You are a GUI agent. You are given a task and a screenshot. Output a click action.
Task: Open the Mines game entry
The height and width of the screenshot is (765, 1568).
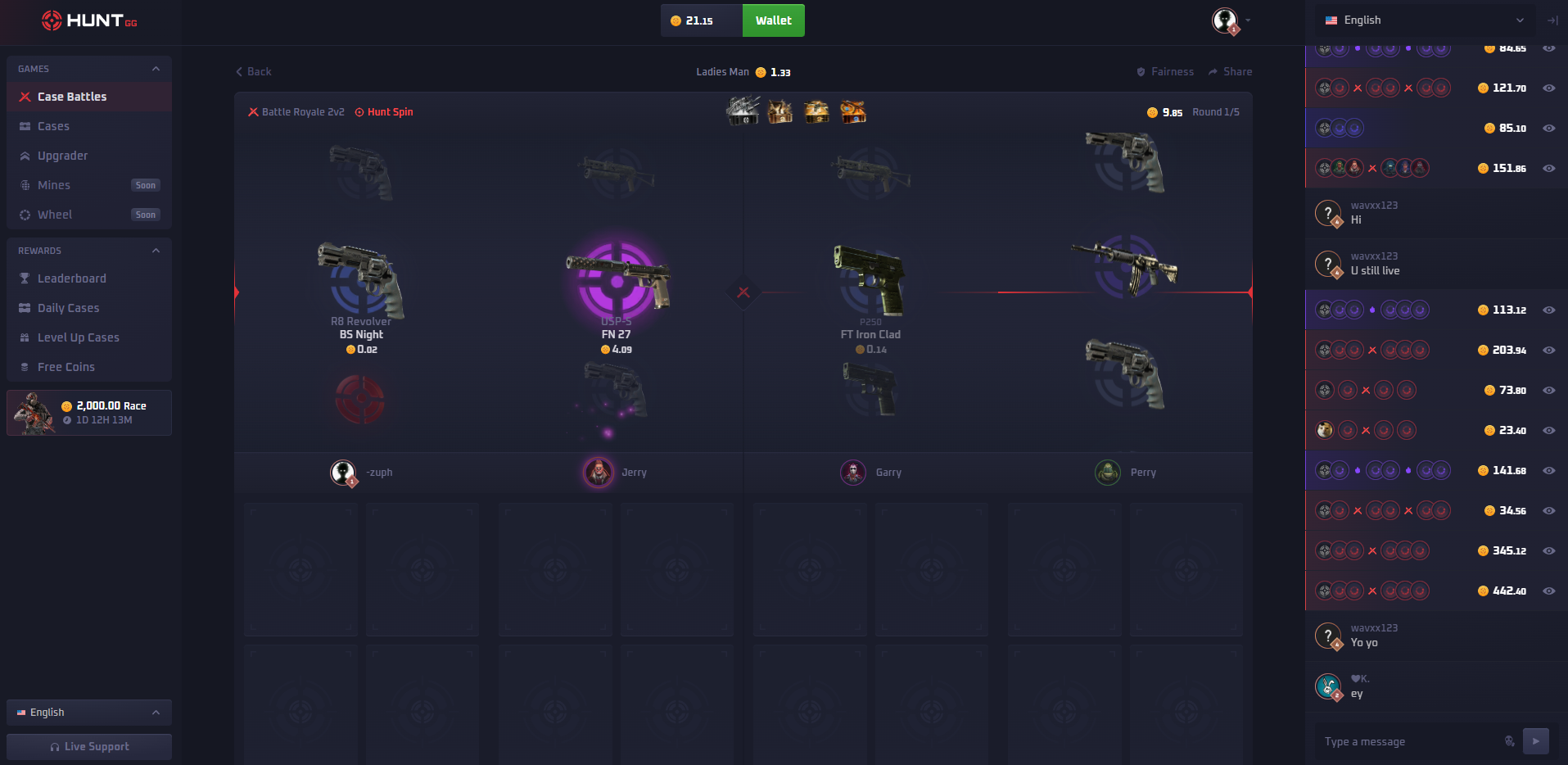[54, 184]
